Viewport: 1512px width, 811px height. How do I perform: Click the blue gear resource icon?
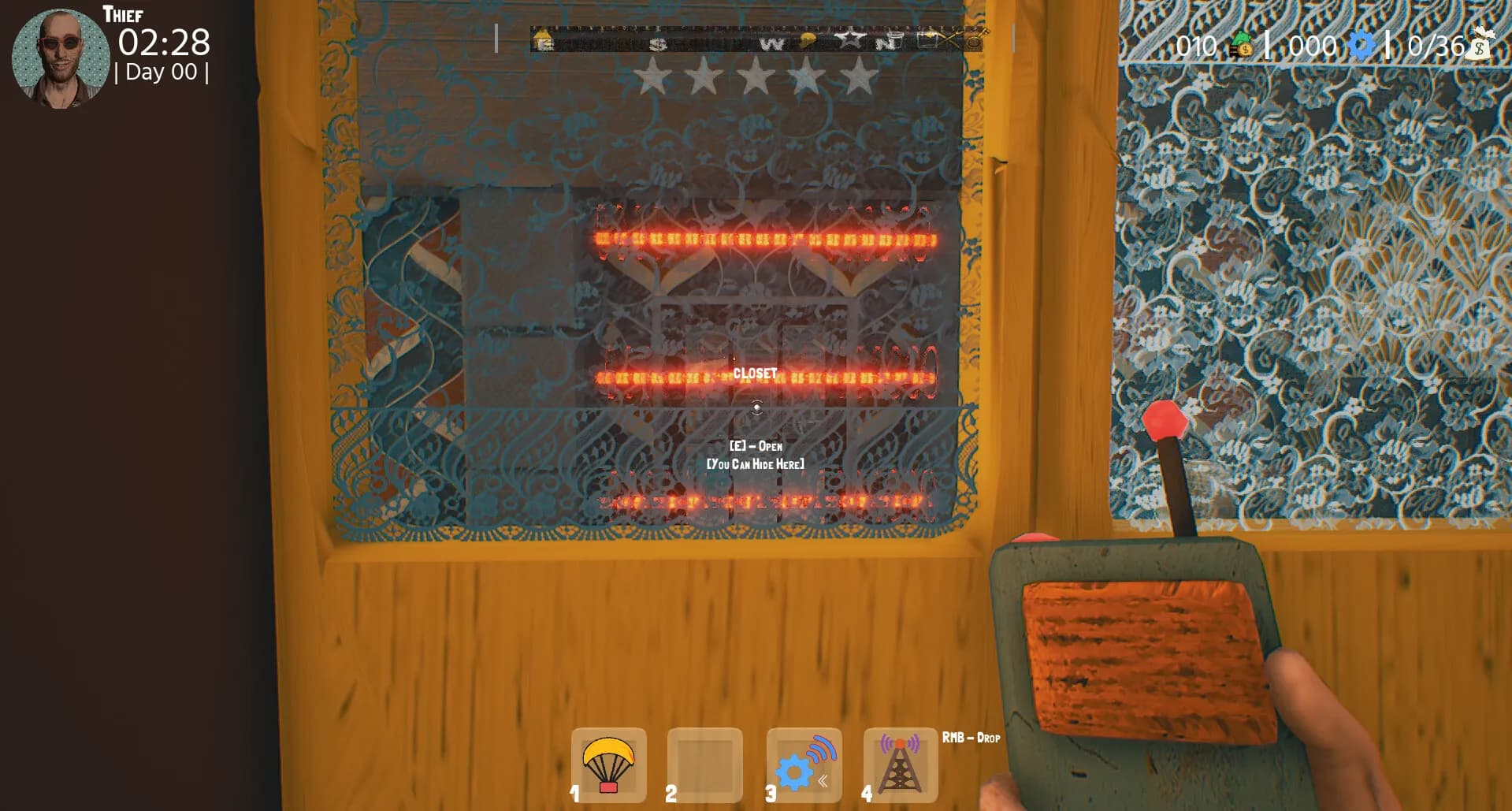tap(1362, 46)
